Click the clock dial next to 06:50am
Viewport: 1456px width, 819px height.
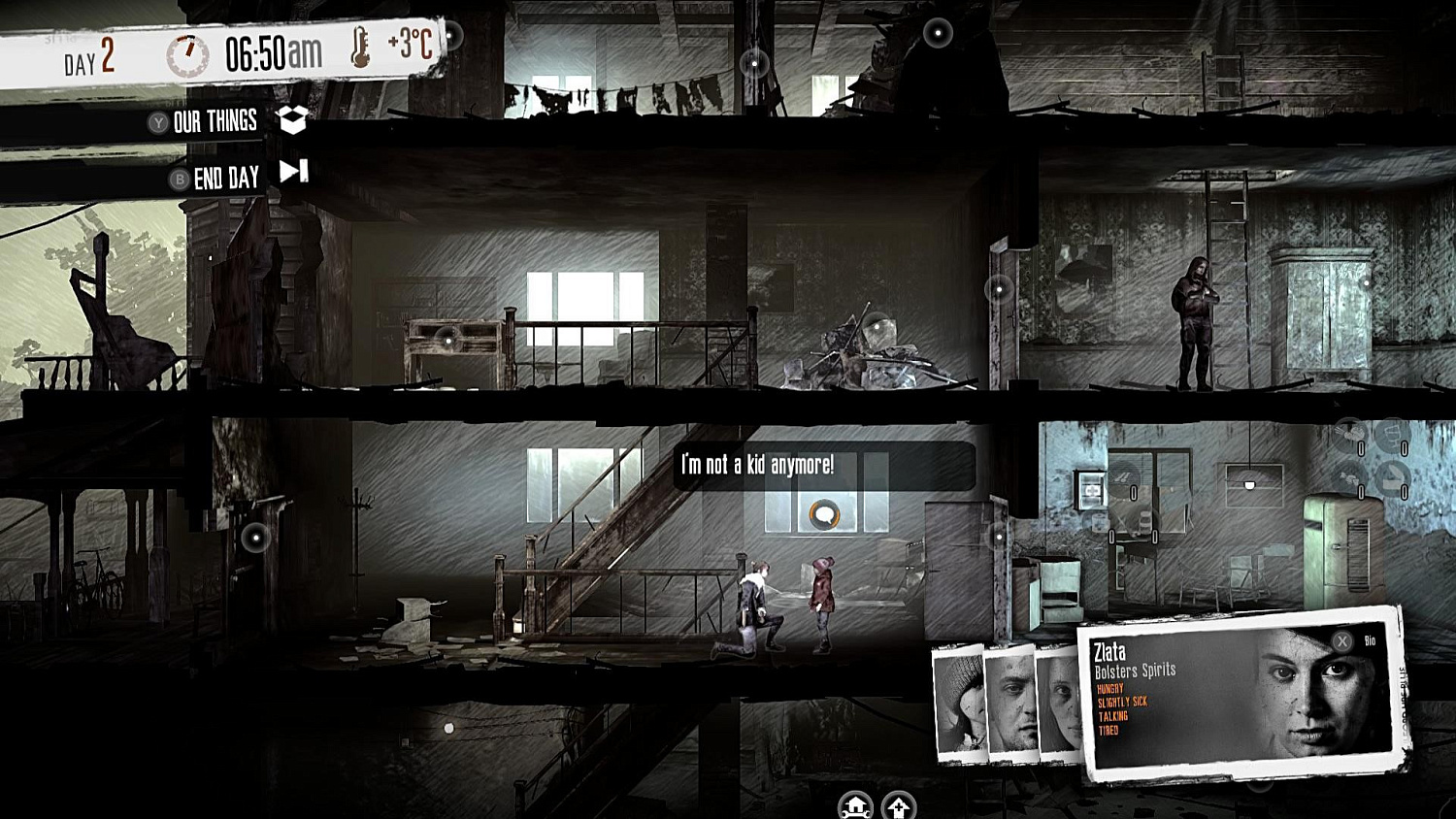(x=190, y=53)
